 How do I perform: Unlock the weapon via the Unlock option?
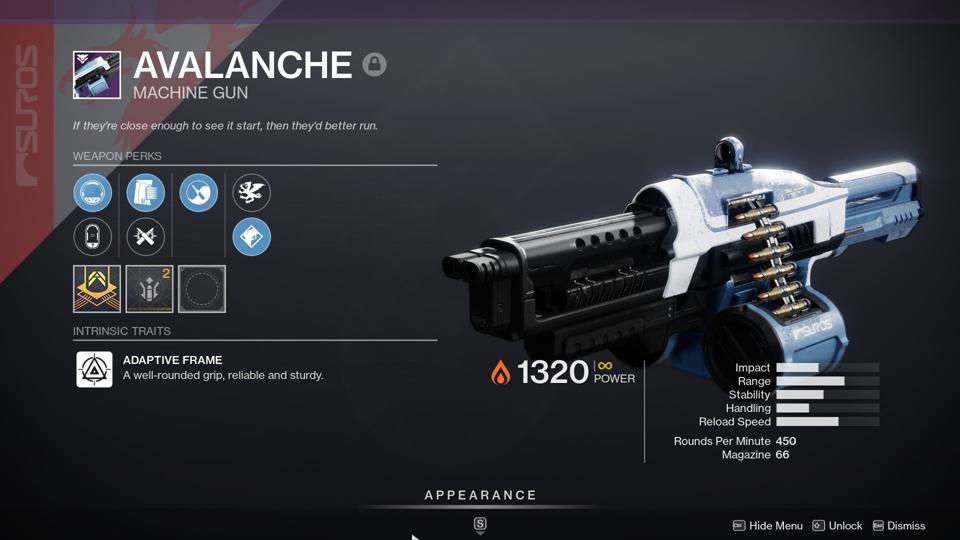coord(837,526)
